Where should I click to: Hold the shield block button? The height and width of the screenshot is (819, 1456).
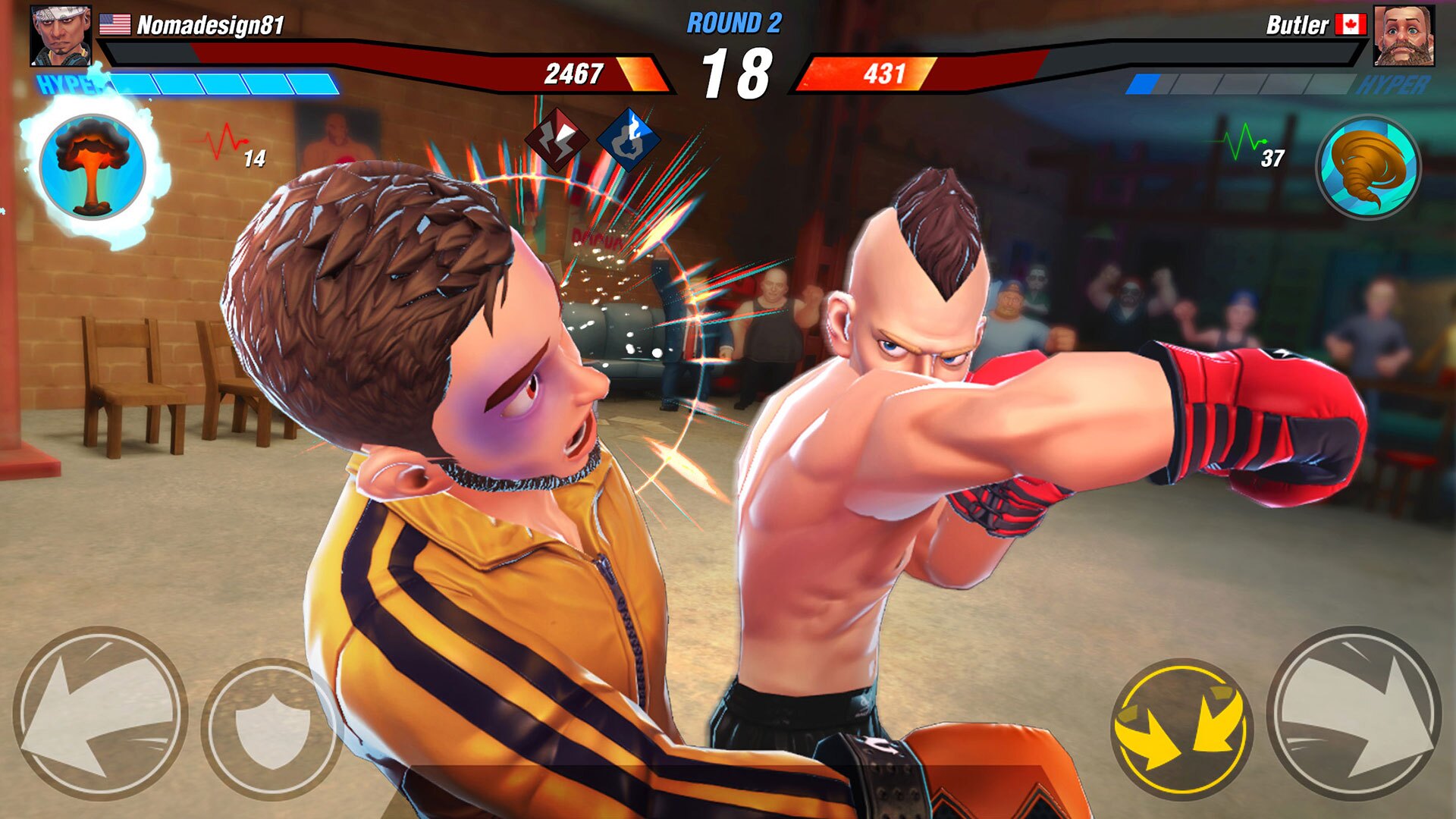click(271, 726)
